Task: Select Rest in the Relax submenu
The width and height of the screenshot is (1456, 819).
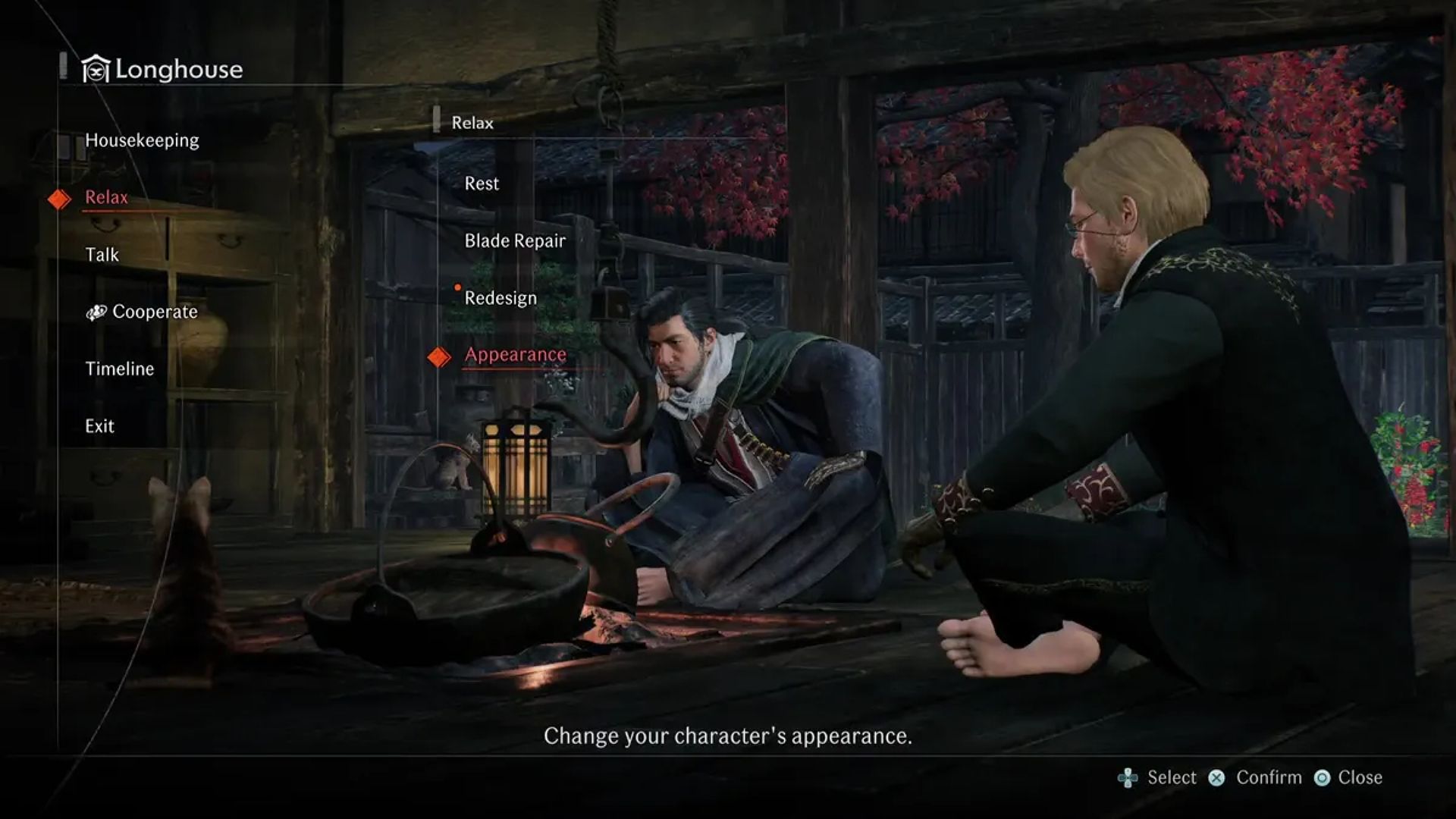Action: click(482, 183)
